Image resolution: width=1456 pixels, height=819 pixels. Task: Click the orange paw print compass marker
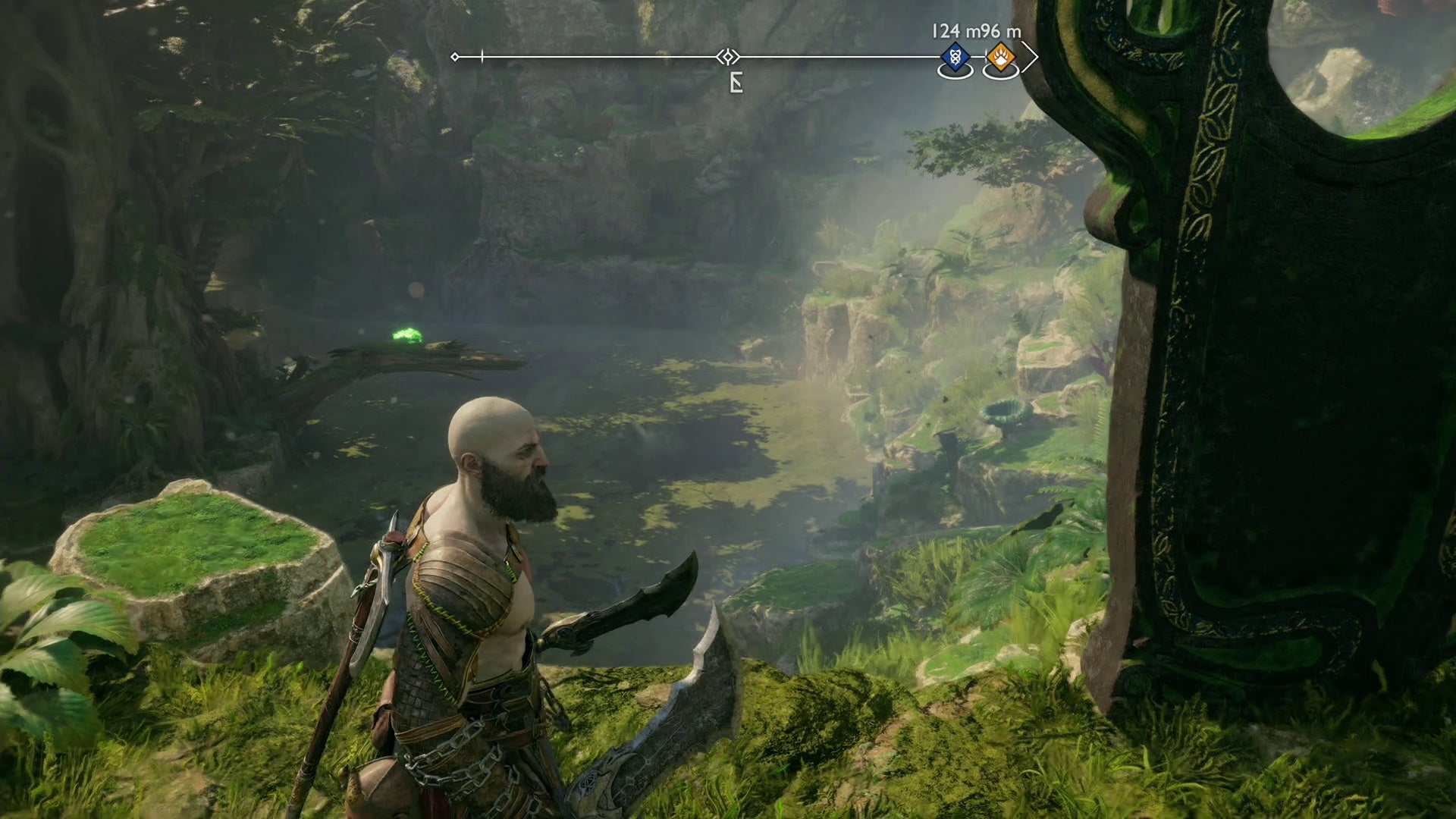click(1000, 57)
